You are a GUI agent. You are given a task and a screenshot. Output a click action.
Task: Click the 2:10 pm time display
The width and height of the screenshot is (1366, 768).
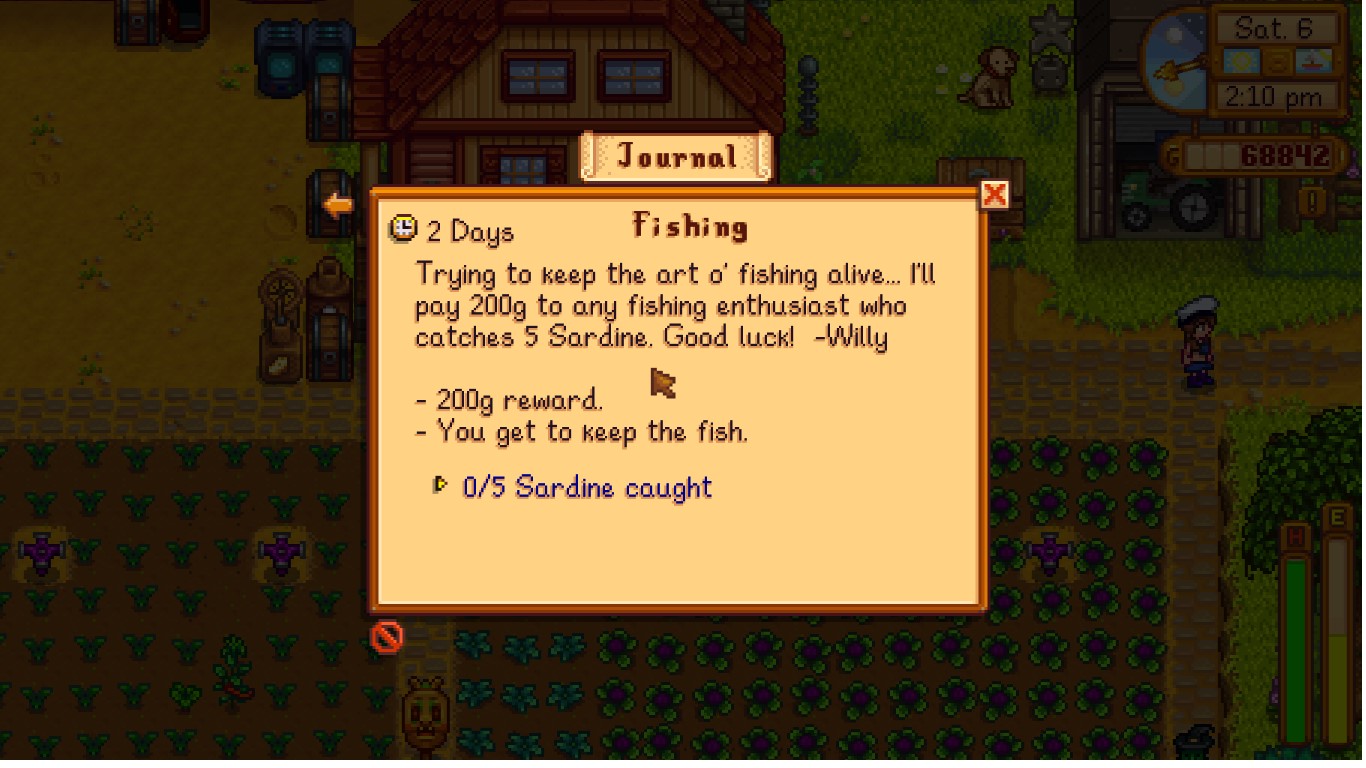click(1272, 98)
